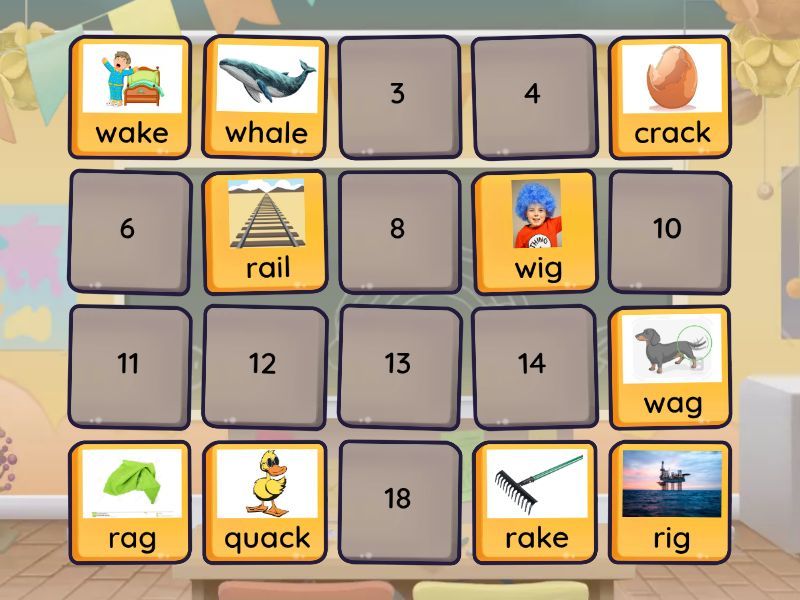Select the green 'rag' card
The width and height of the screenshot is (800, 600).
click(130, 502)
